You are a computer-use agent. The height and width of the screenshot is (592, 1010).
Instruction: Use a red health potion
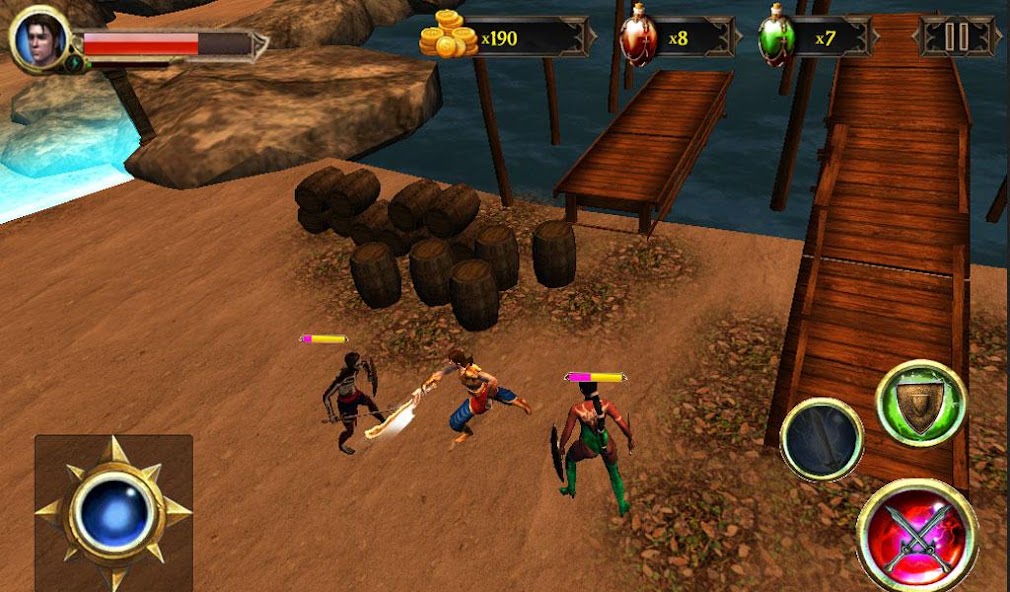pos(638,36)
